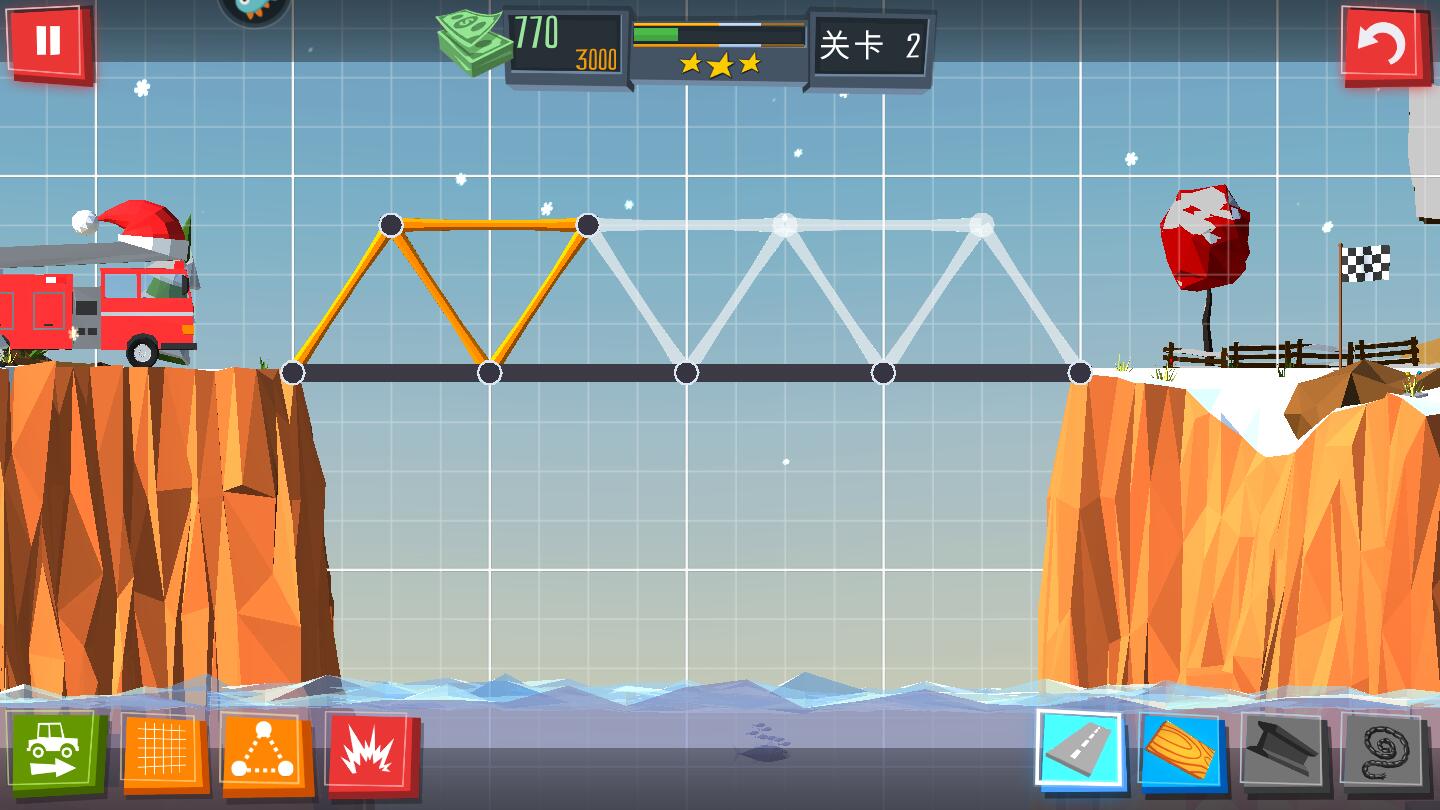Viewport: 1440px width, 810px height.
Task: Activate the triangle truss tool
Action: pos(266,754)
